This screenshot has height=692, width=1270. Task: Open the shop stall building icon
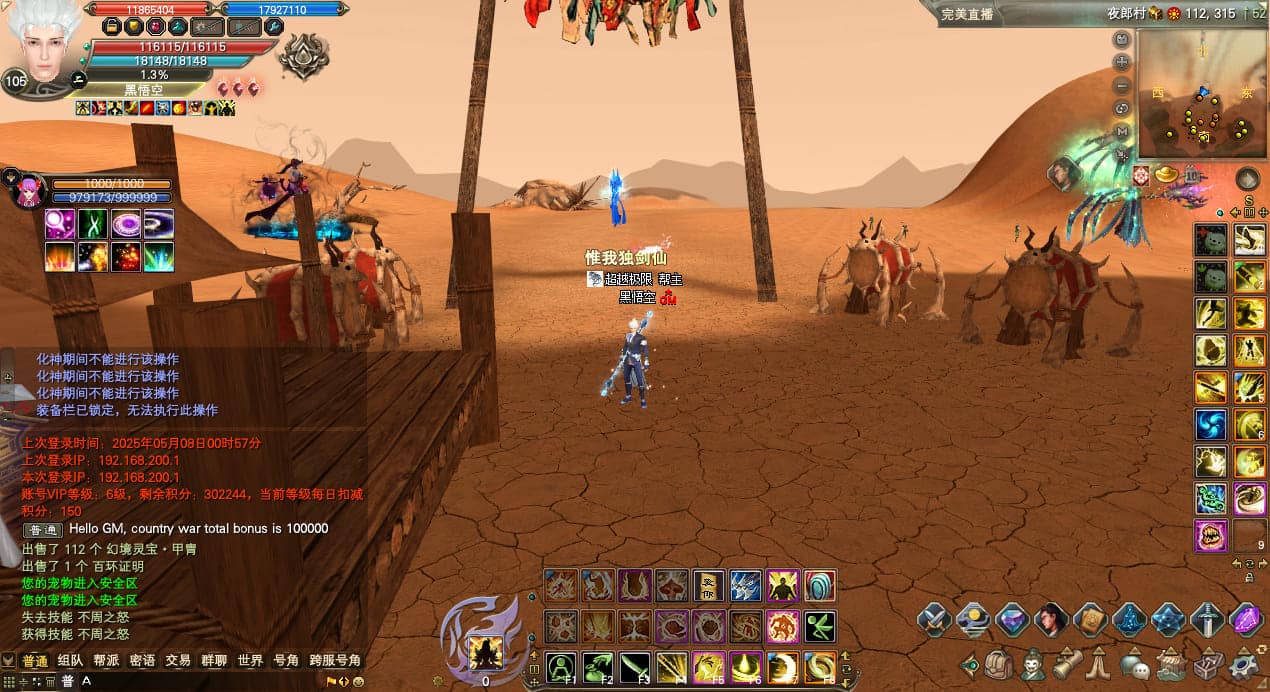point(1170,663)
